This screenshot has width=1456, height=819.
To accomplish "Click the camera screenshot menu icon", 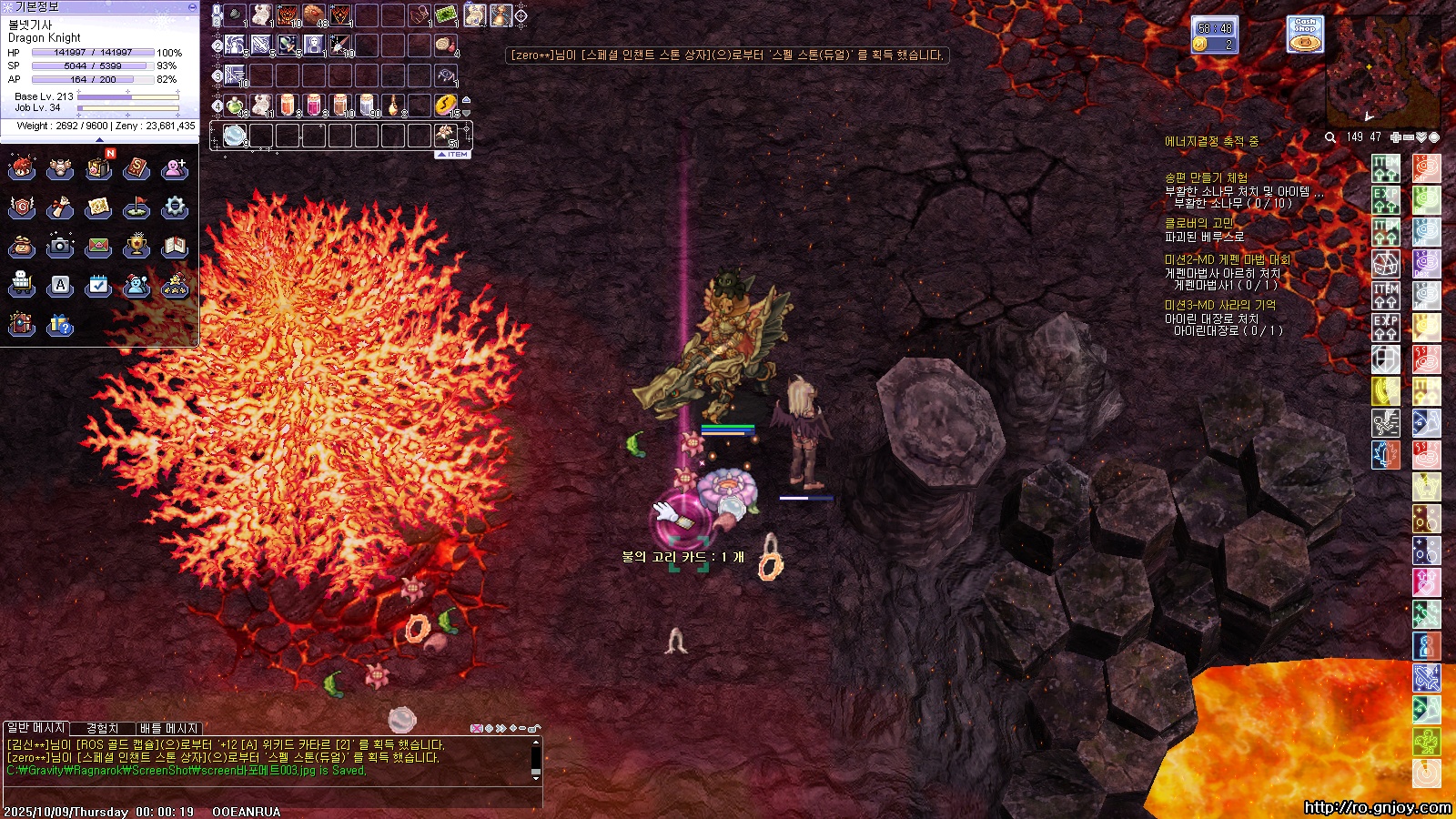I will tap(60, 246).
